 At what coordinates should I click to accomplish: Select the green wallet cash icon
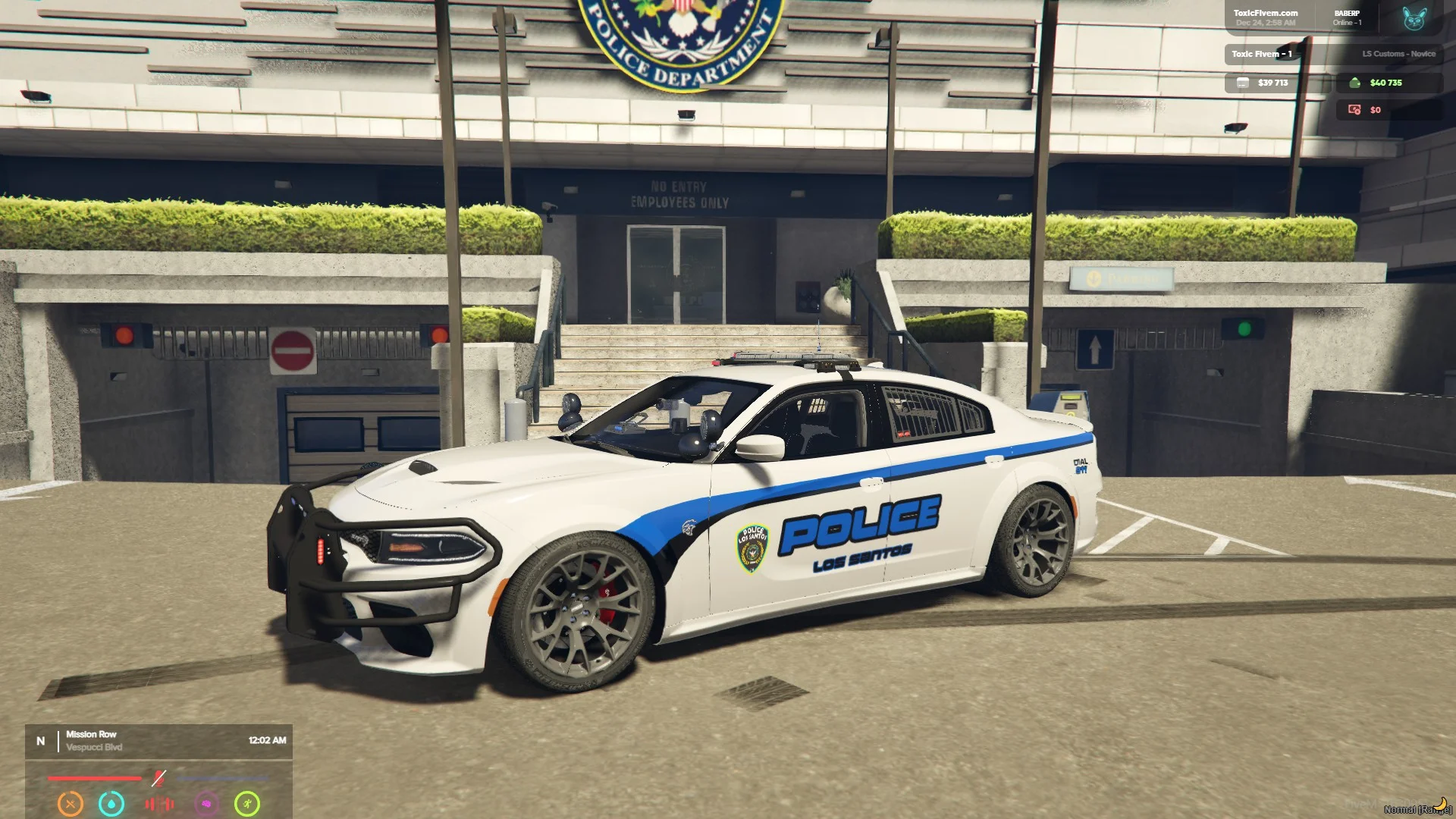click(x=1355, y=83)
